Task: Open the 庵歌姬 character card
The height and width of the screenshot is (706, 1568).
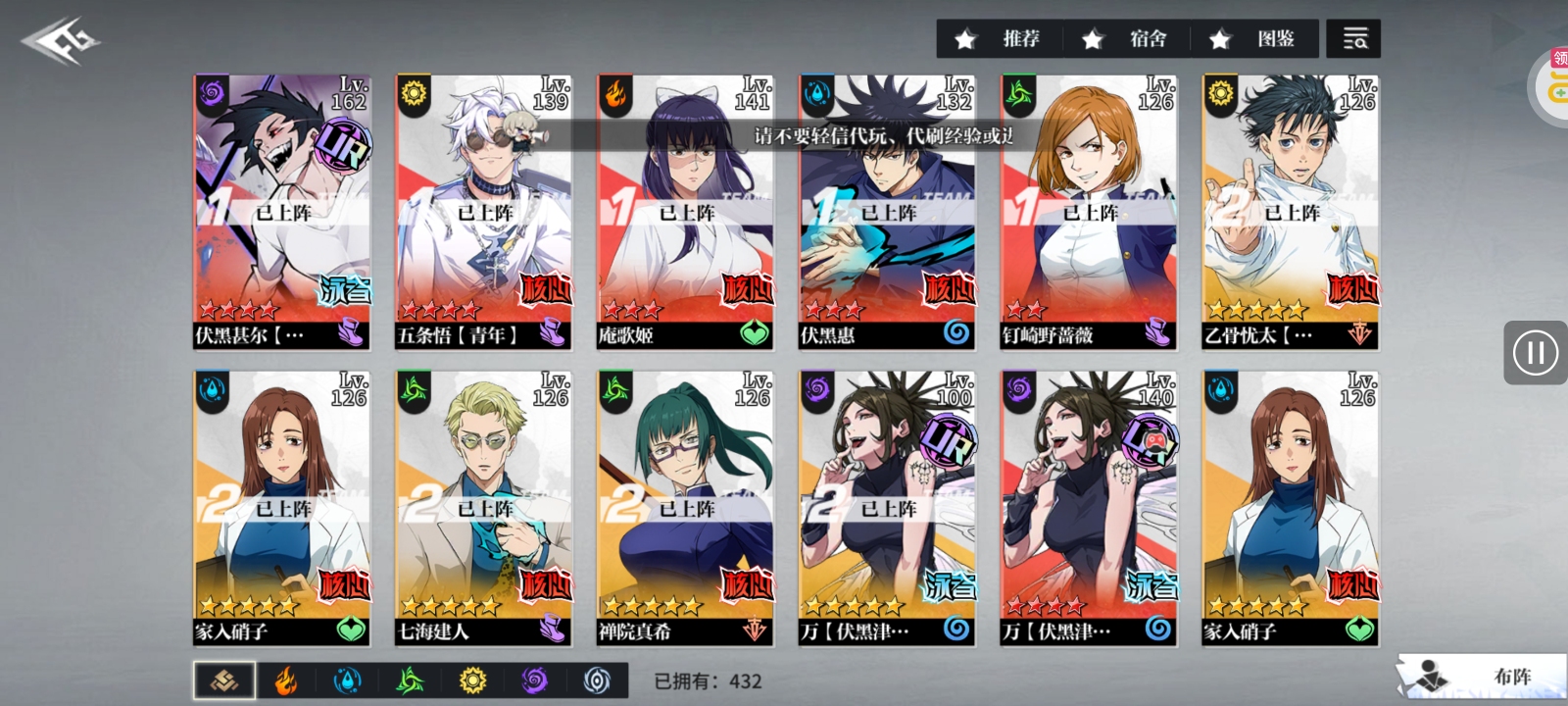Action: (x=684, y=211)
